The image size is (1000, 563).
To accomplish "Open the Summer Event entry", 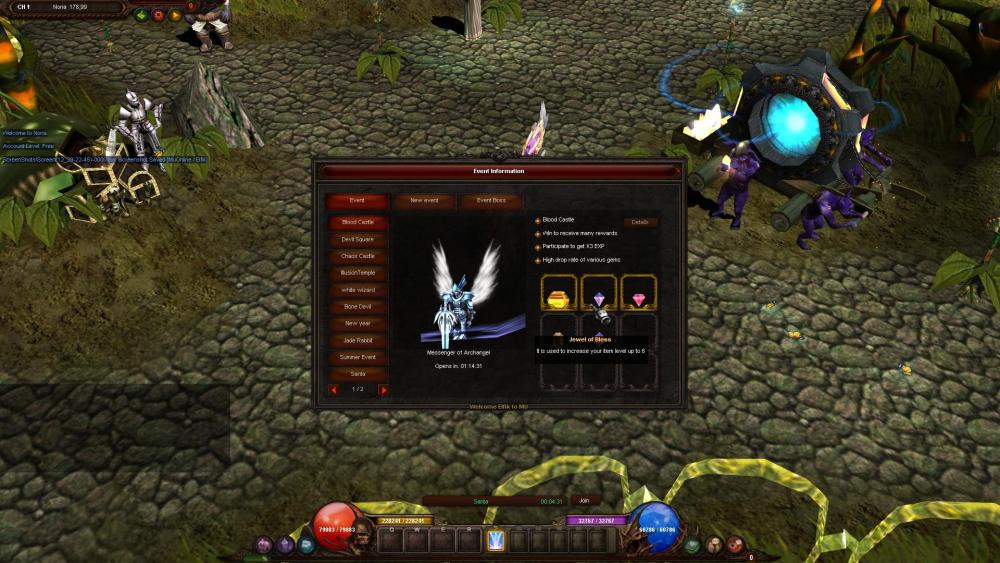I will (x=358, y=357).
